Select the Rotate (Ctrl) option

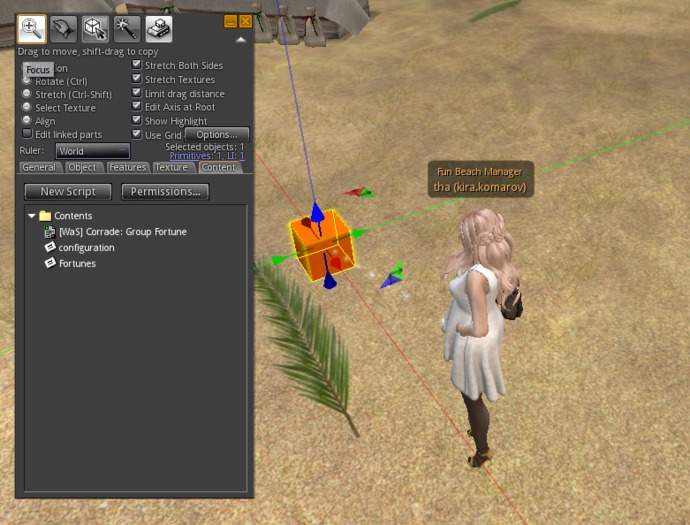[28, 81]
